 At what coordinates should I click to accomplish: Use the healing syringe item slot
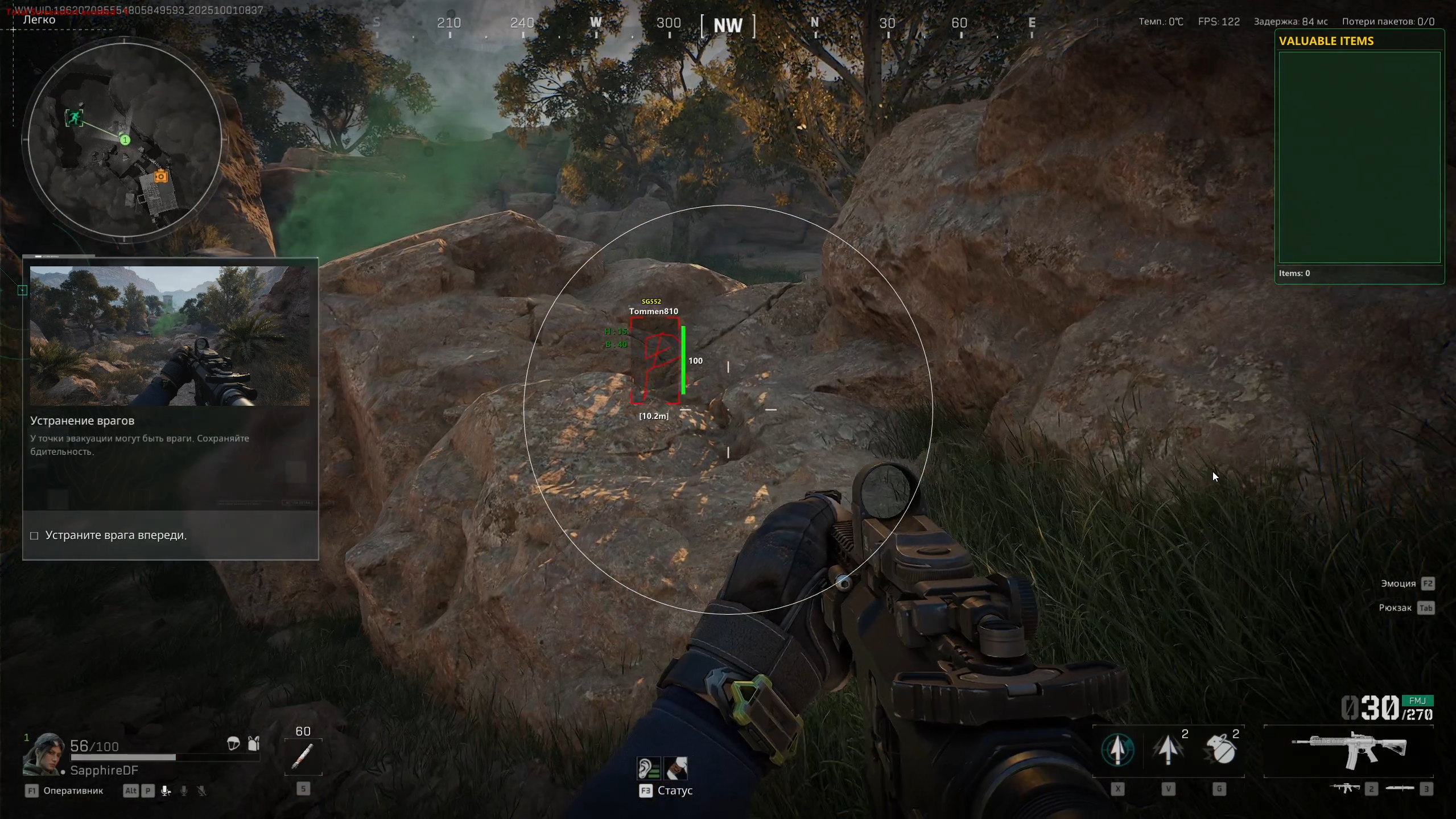tap(303, 756)
